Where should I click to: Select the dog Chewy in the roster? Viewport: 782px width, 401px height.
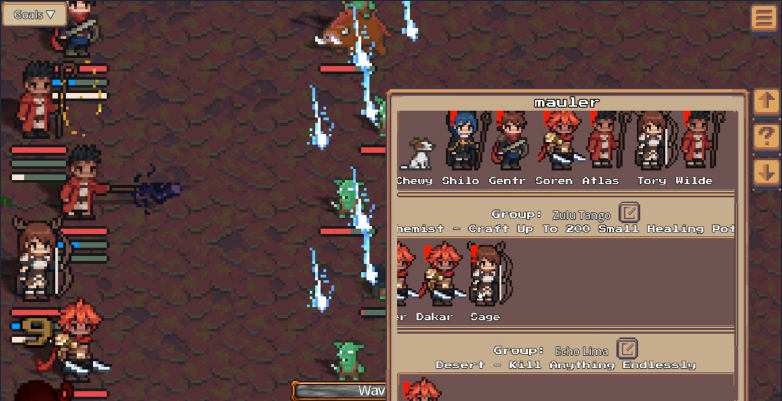(416, 153)
